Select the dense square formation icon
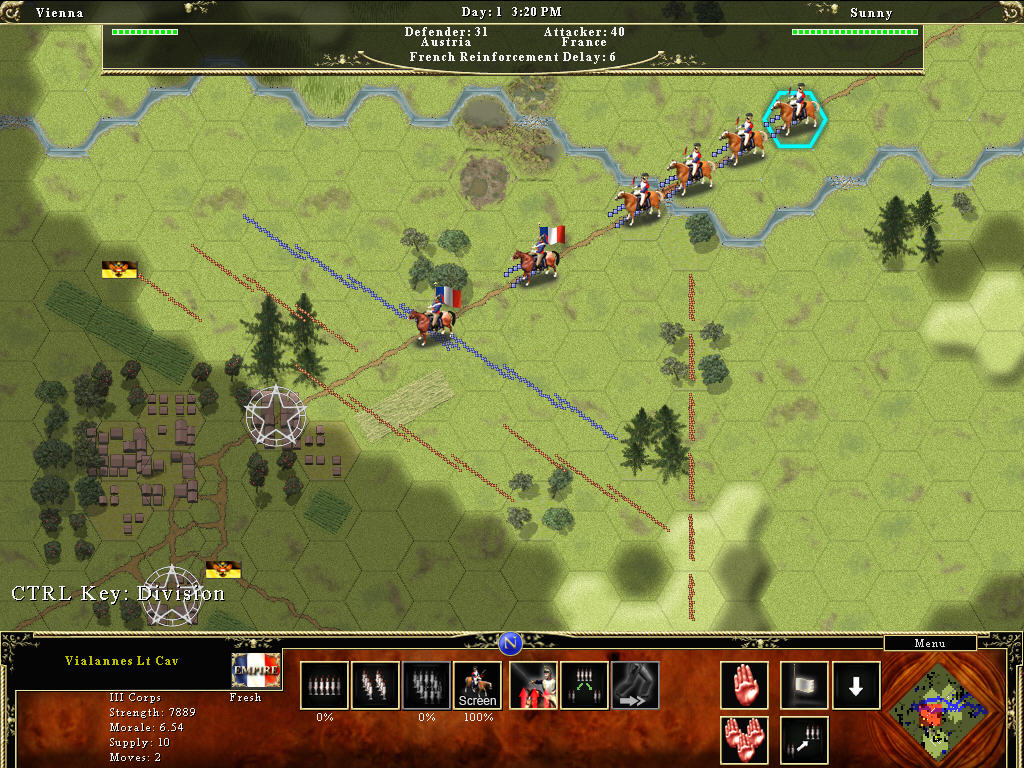This screenshot has width=1024, height=768. (x=426, y=685)
